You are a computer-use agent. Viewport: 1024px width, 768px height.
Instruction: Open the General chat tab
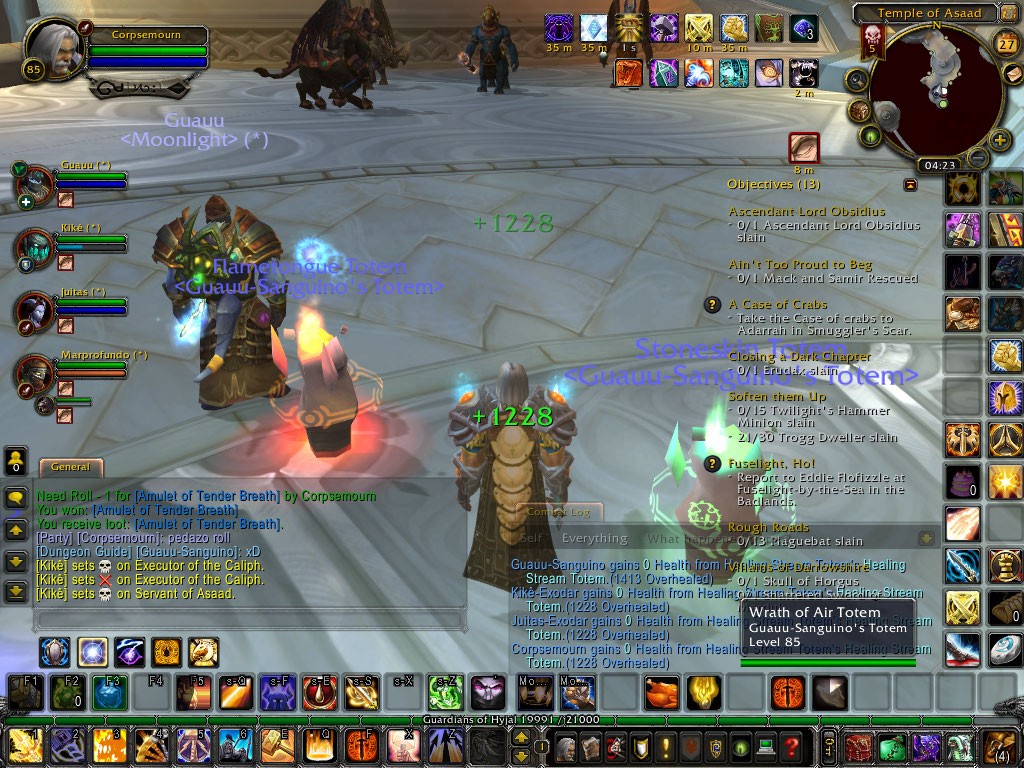70,467
